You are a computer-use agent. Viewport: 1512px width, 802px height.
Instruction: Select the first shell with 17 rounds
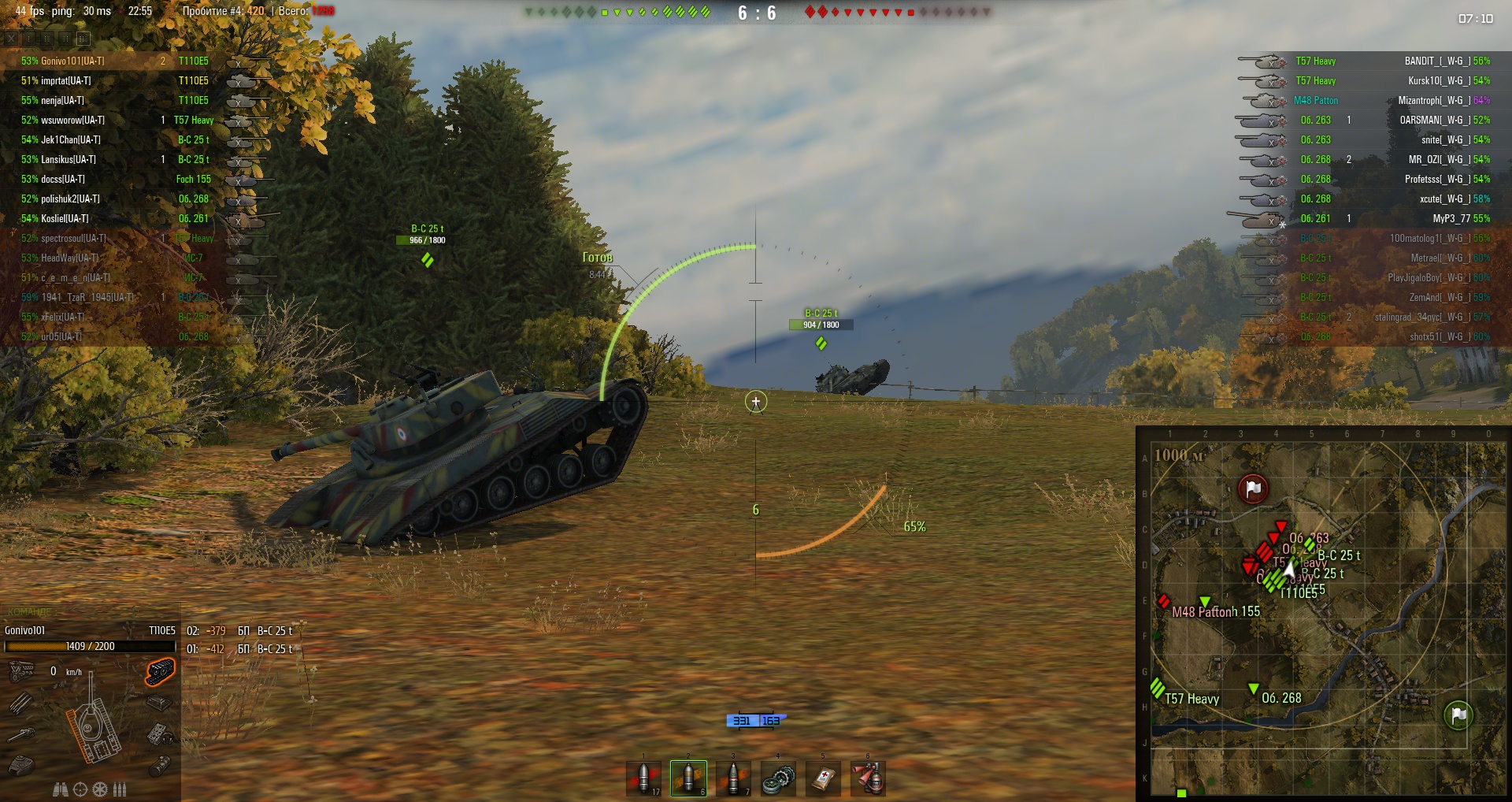pos(643,778)
